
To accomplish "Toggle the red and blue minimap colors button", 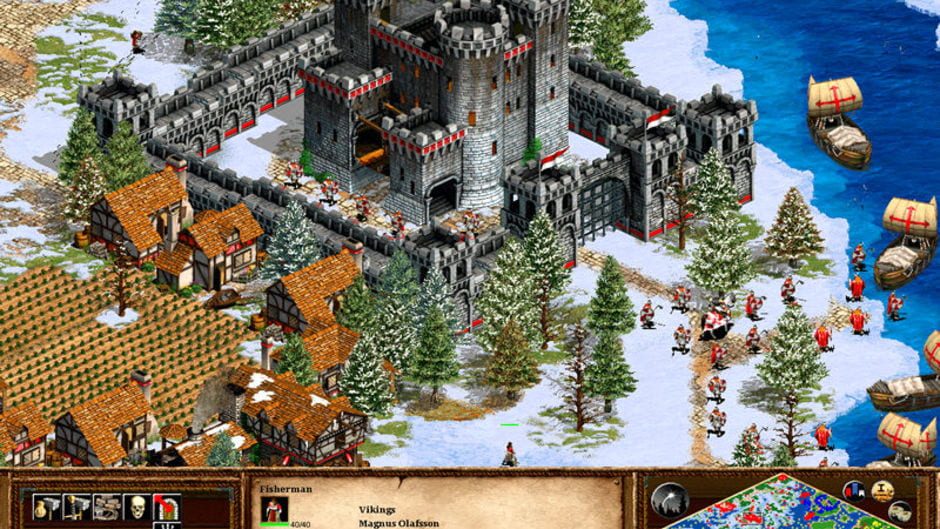I will (x=854, y=491).
